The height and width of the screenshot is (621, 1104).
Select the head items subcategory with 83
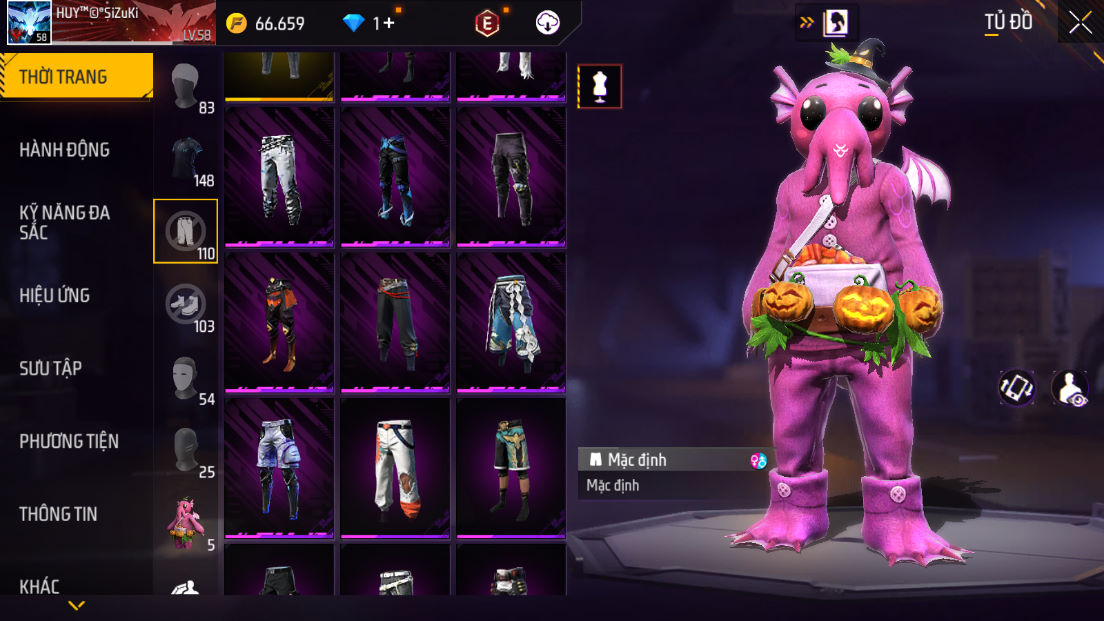pos(186,87)
